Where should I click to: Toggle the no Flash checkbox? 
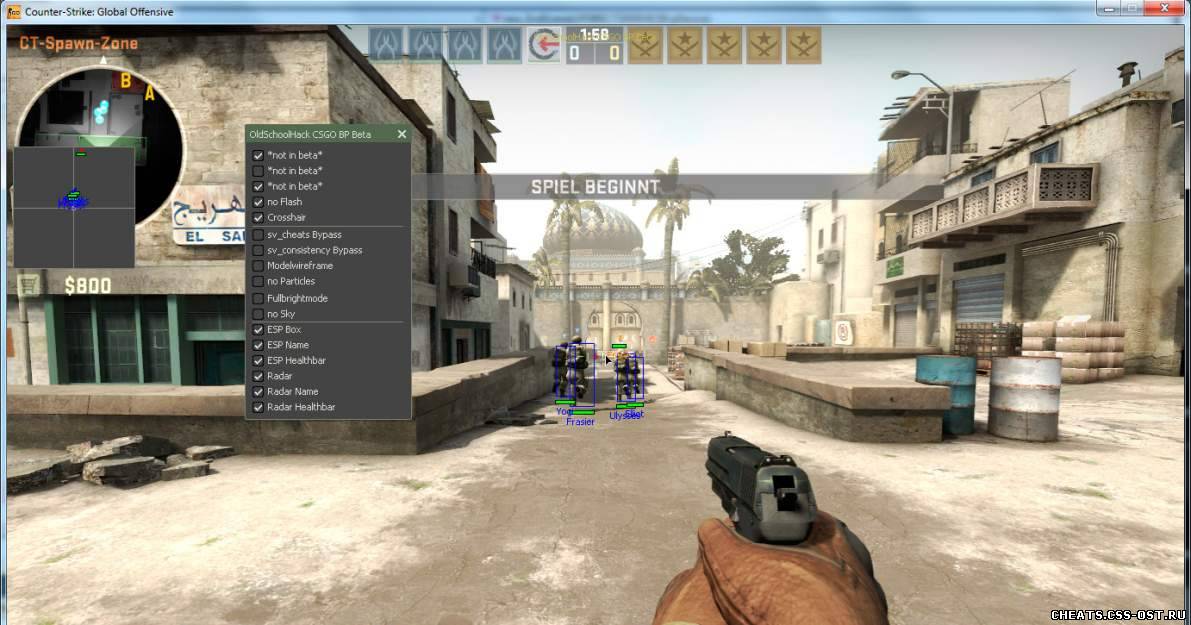(x=258, y=202)
